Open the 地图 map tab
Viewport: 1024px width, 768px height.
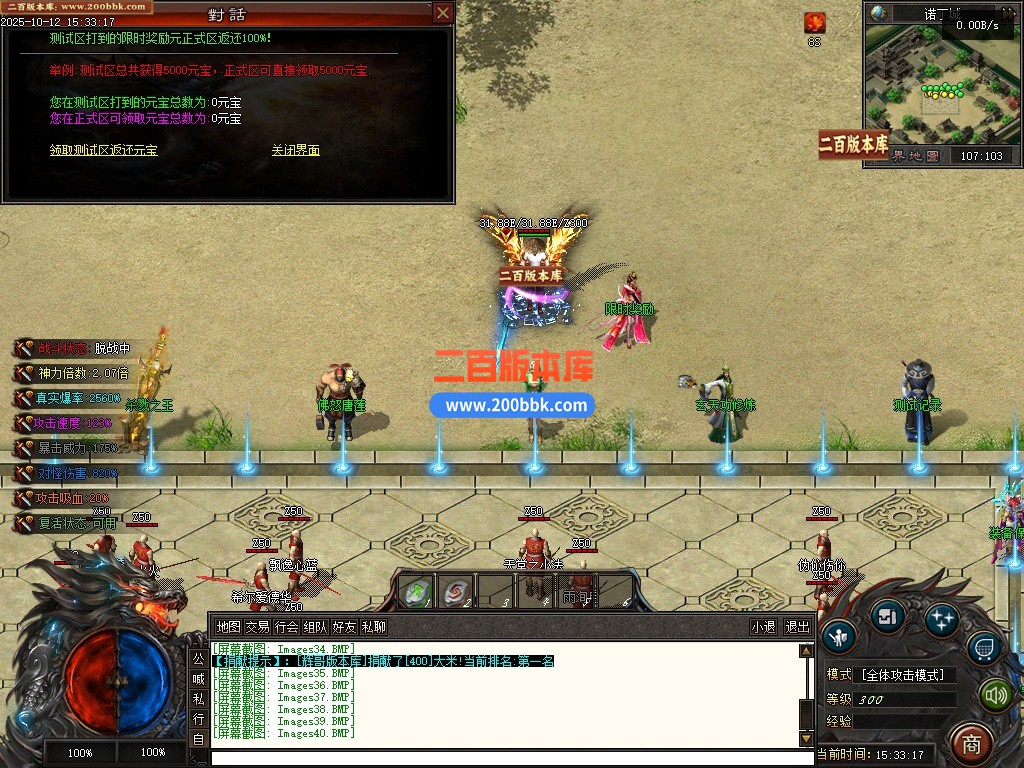(228, 627)
